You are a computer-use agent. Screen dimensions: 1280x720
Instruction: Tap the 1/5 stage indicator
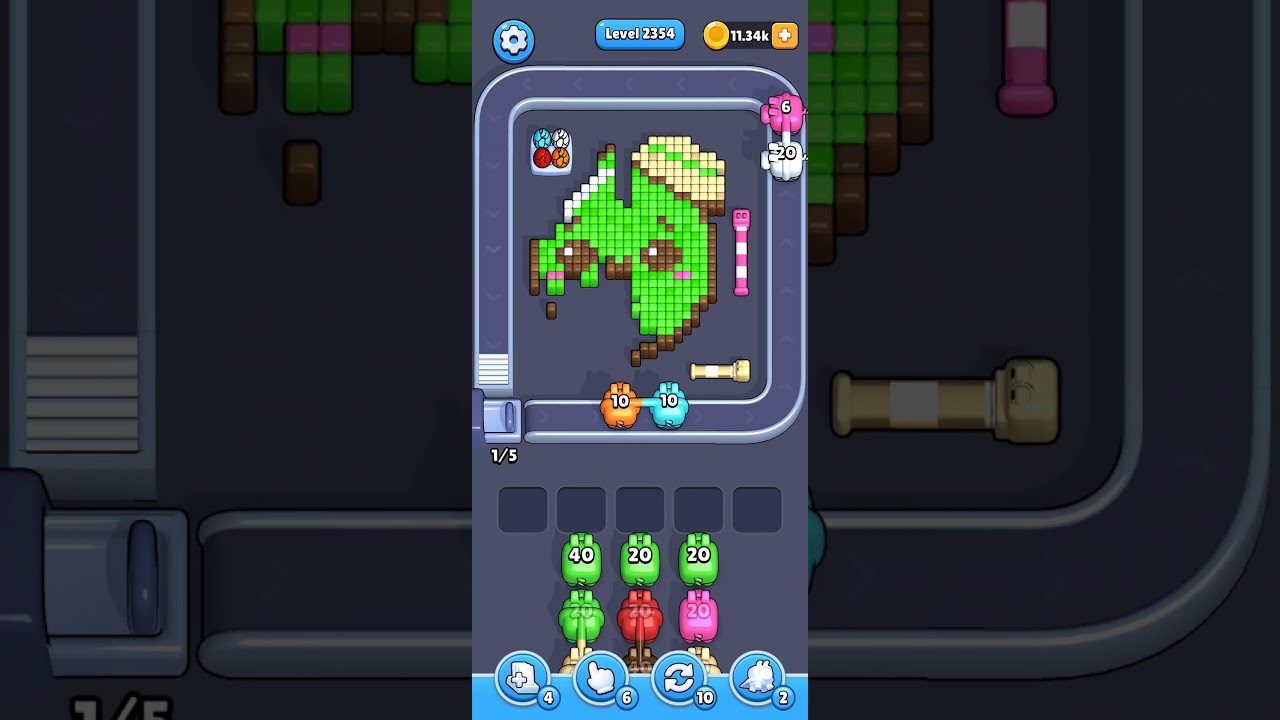503,456
